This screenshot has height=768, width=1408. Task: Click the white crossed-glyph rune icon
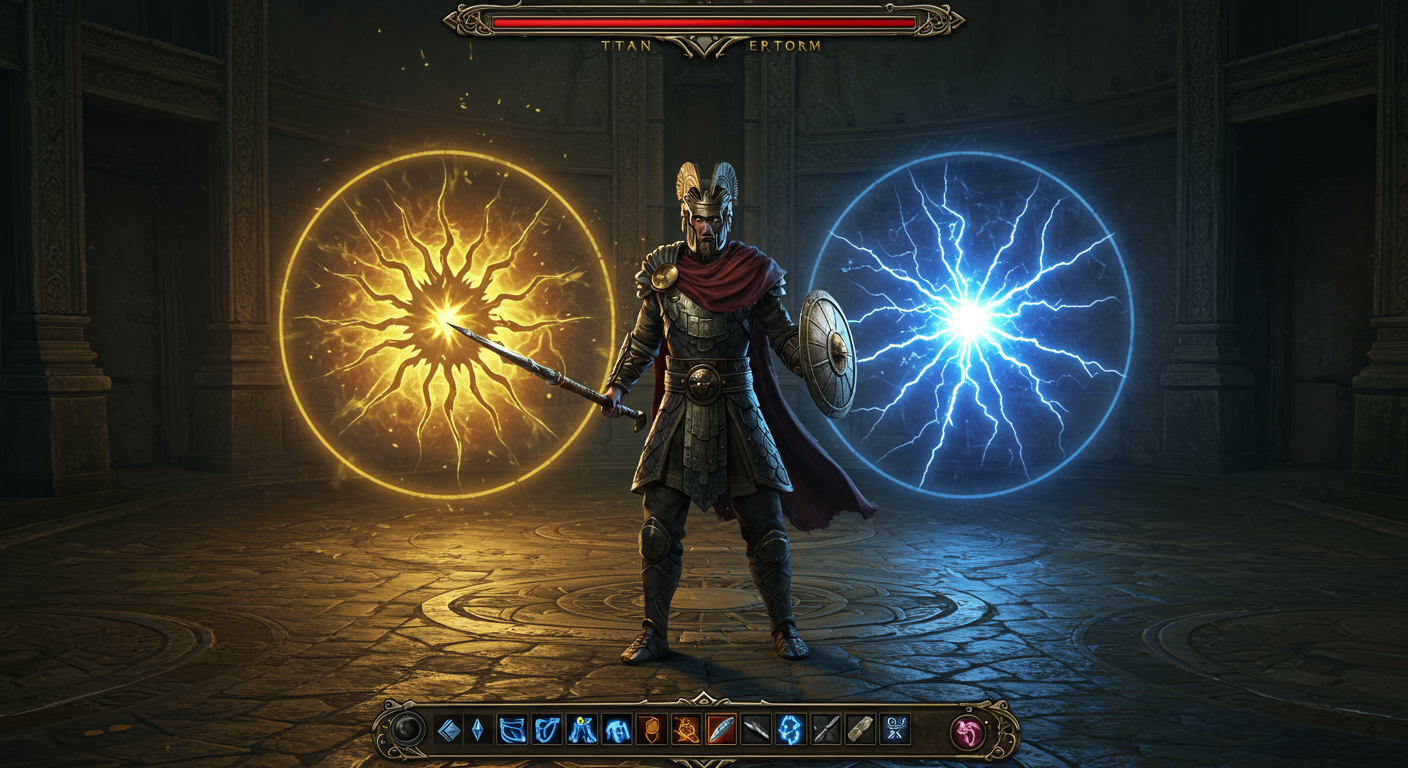click(894, 730)
